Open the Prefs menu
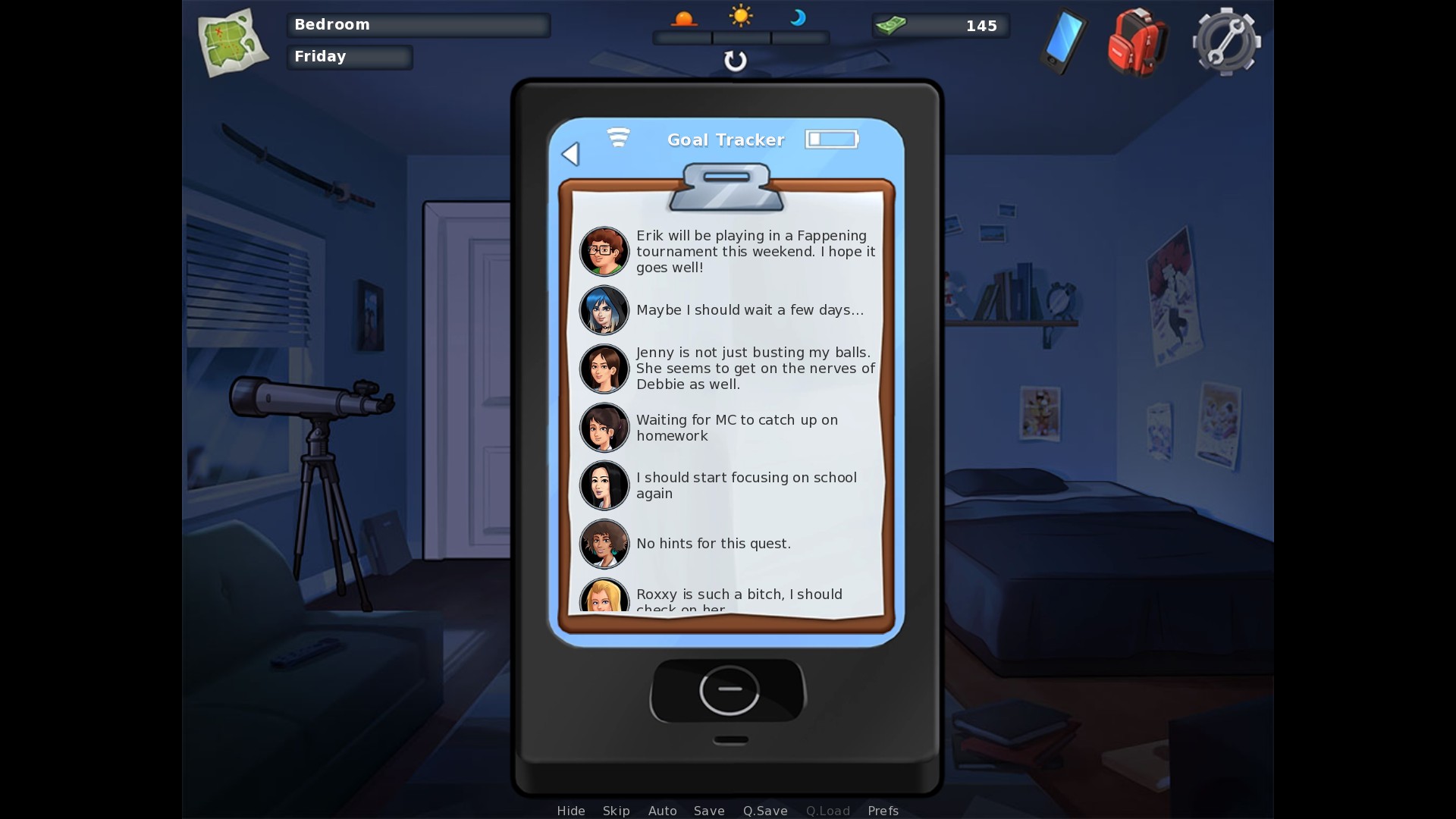Image resolution: width=1456 pixels, height=819 pixels. [x=883, y=811]
